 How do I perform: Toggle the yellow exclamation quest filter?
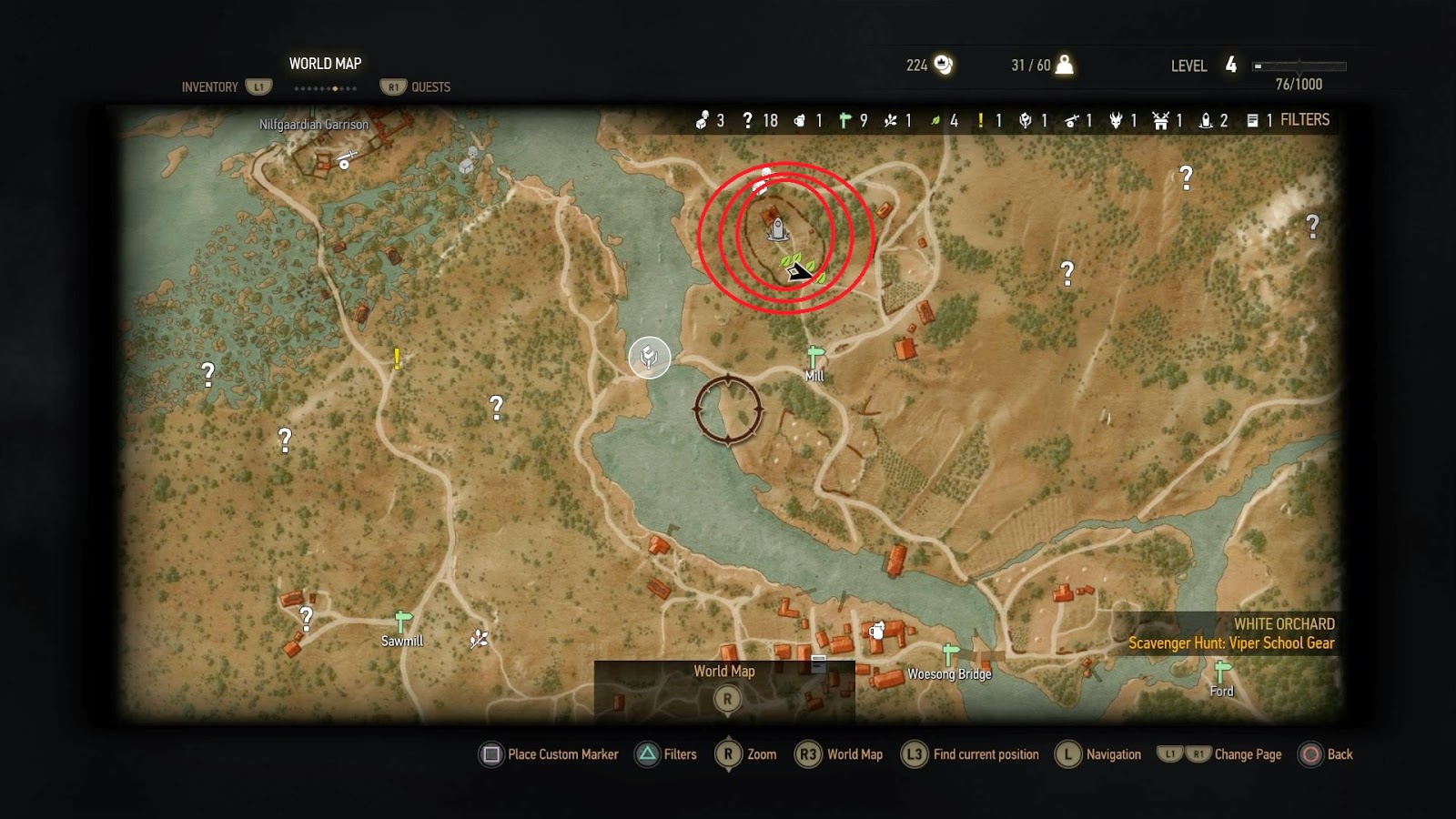pos(981,119)
